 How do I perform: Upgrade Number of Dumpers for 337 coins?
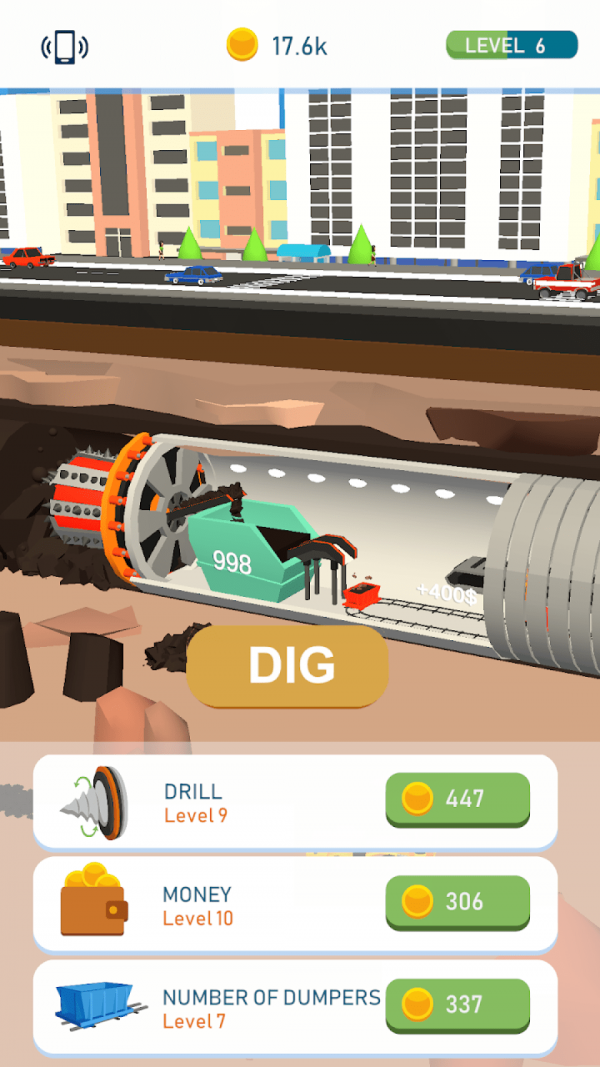457,1004
